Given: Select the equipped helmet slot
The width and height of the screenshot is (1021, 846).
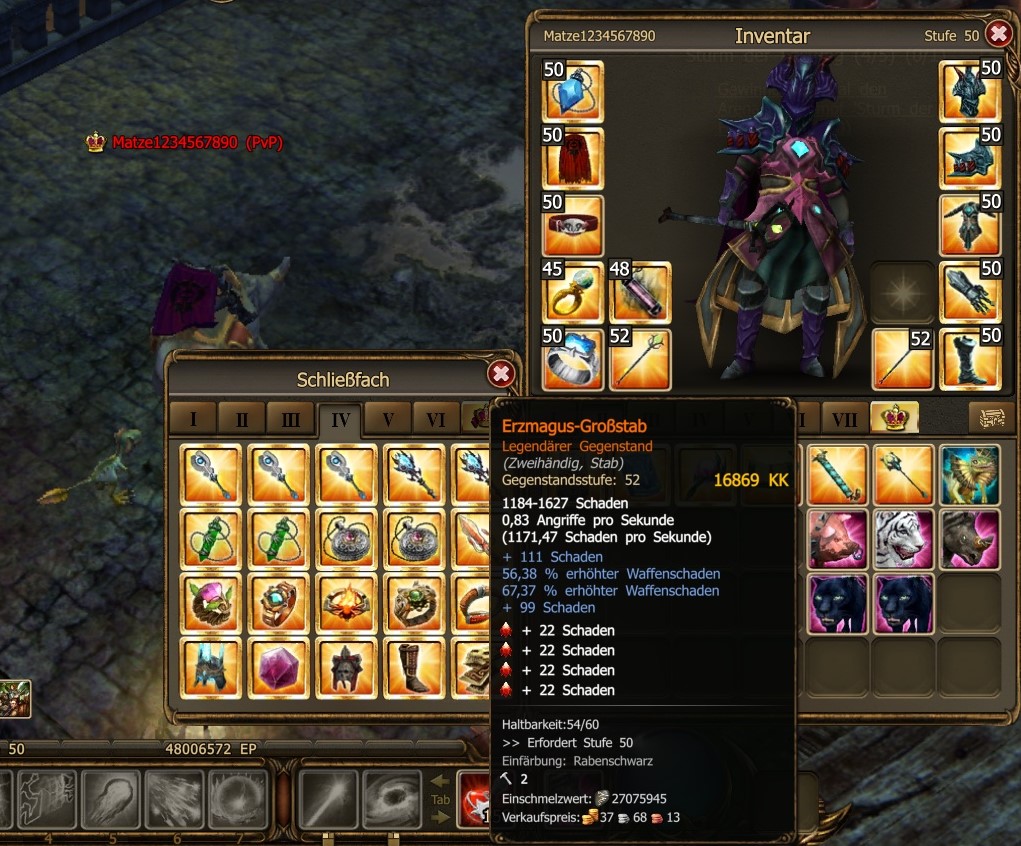Looking at the screenshot, I should pyautogui.click(x=970, y=92).
